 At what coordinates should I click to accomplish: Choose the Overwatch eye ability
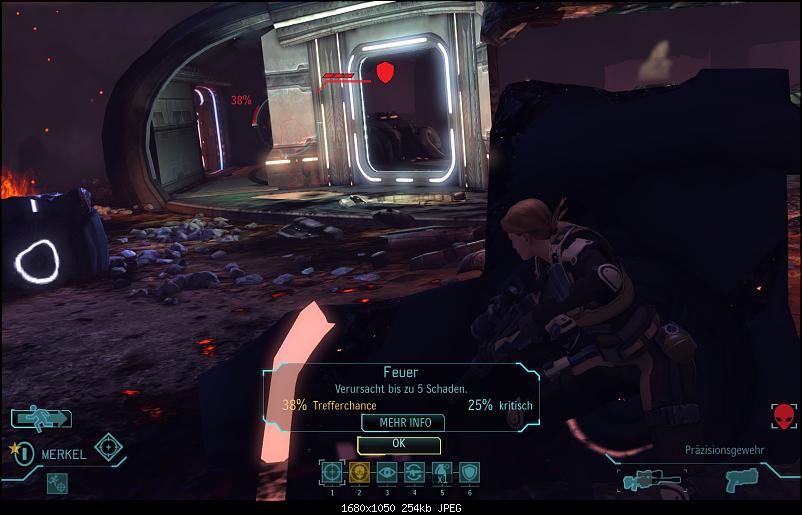[x=387, y=473]
